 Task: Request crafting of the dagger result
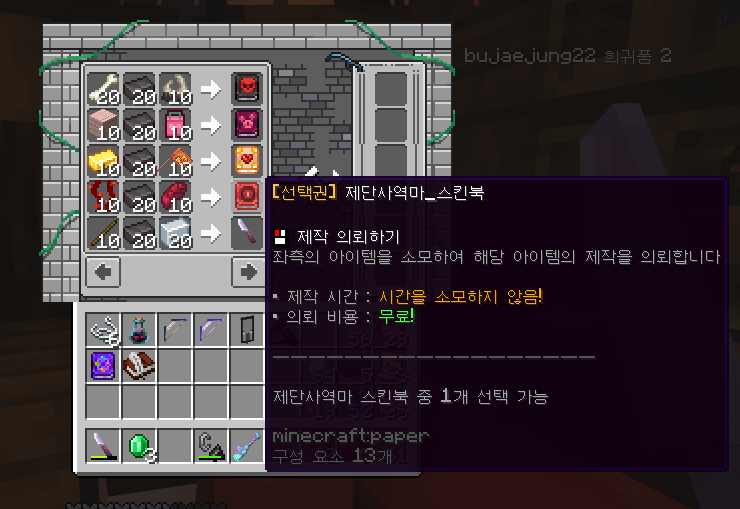coord(247,233)
